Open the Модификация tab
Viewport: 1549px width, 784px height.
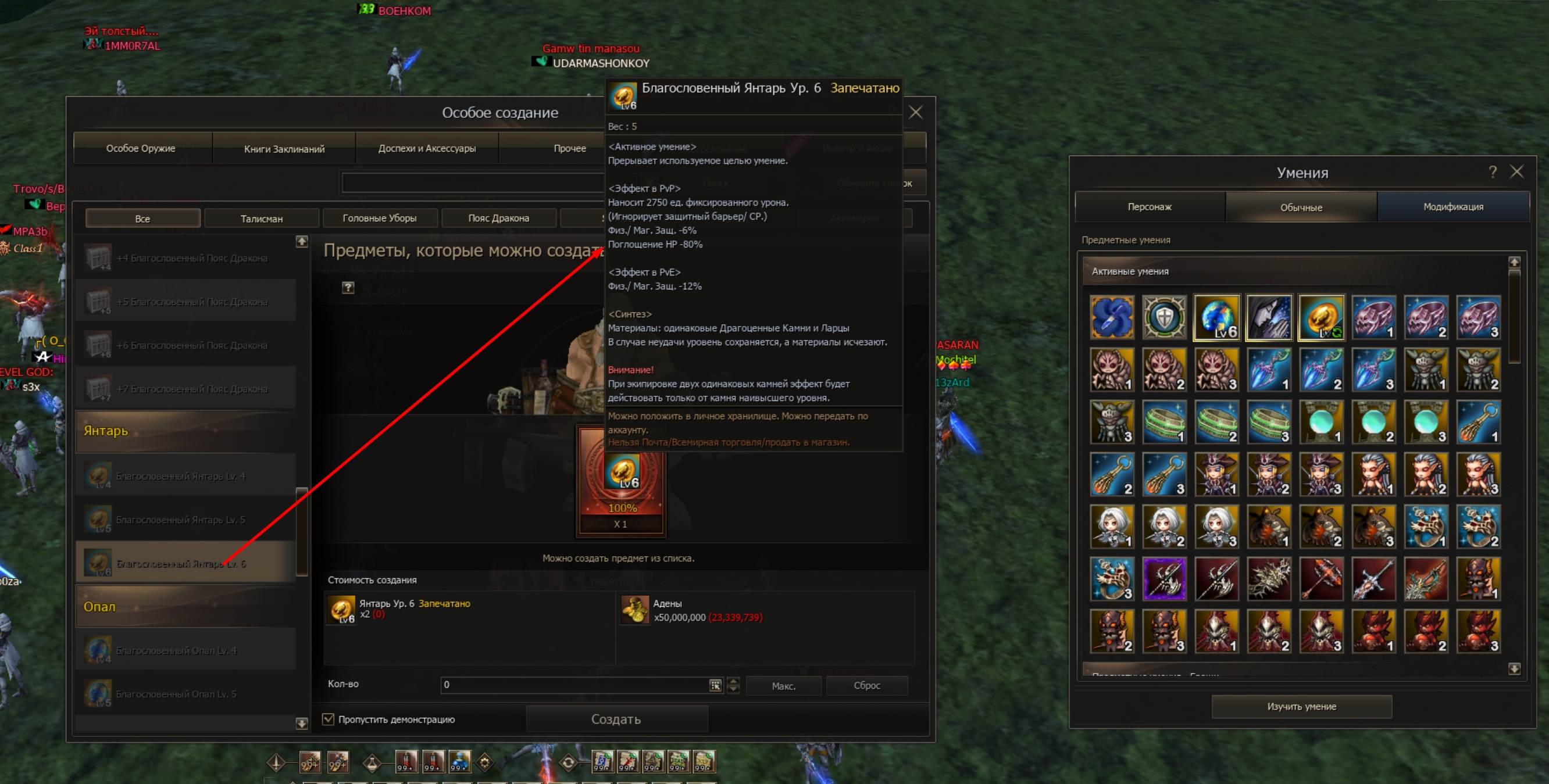point(1453,207)
